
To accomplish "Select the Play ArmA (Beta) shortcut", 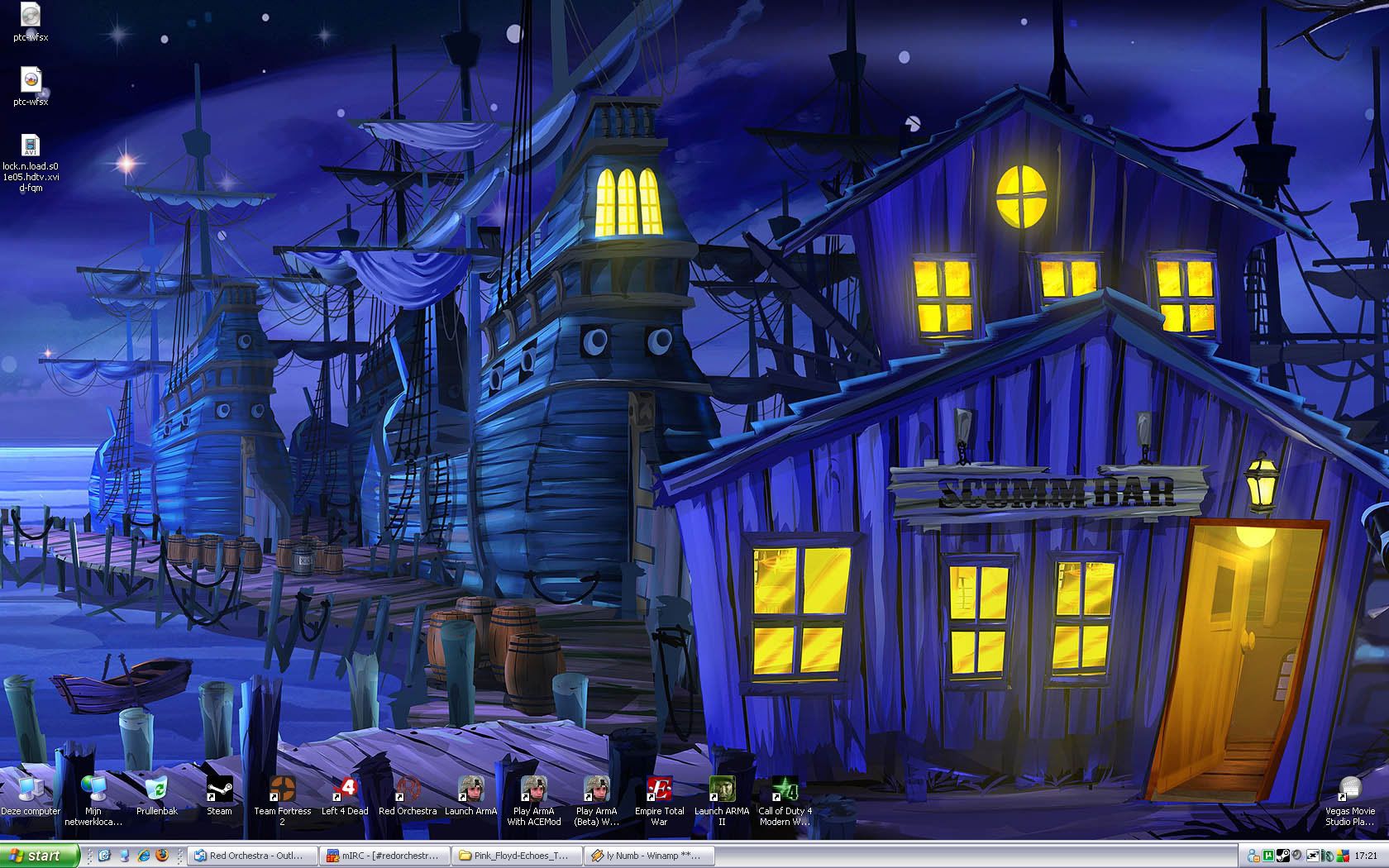I will pyautogui.click(x=596, y=790).
